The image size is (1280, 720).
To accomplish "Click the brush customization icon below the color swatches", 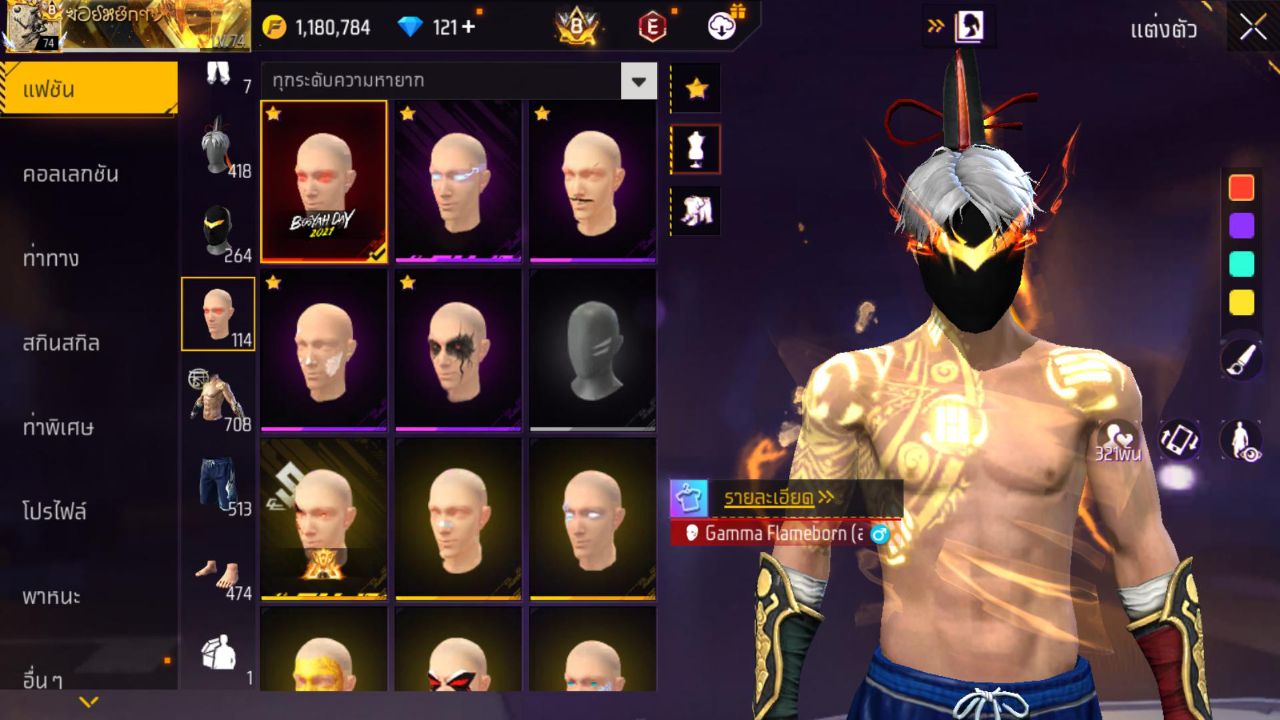I will [1240, 359].
